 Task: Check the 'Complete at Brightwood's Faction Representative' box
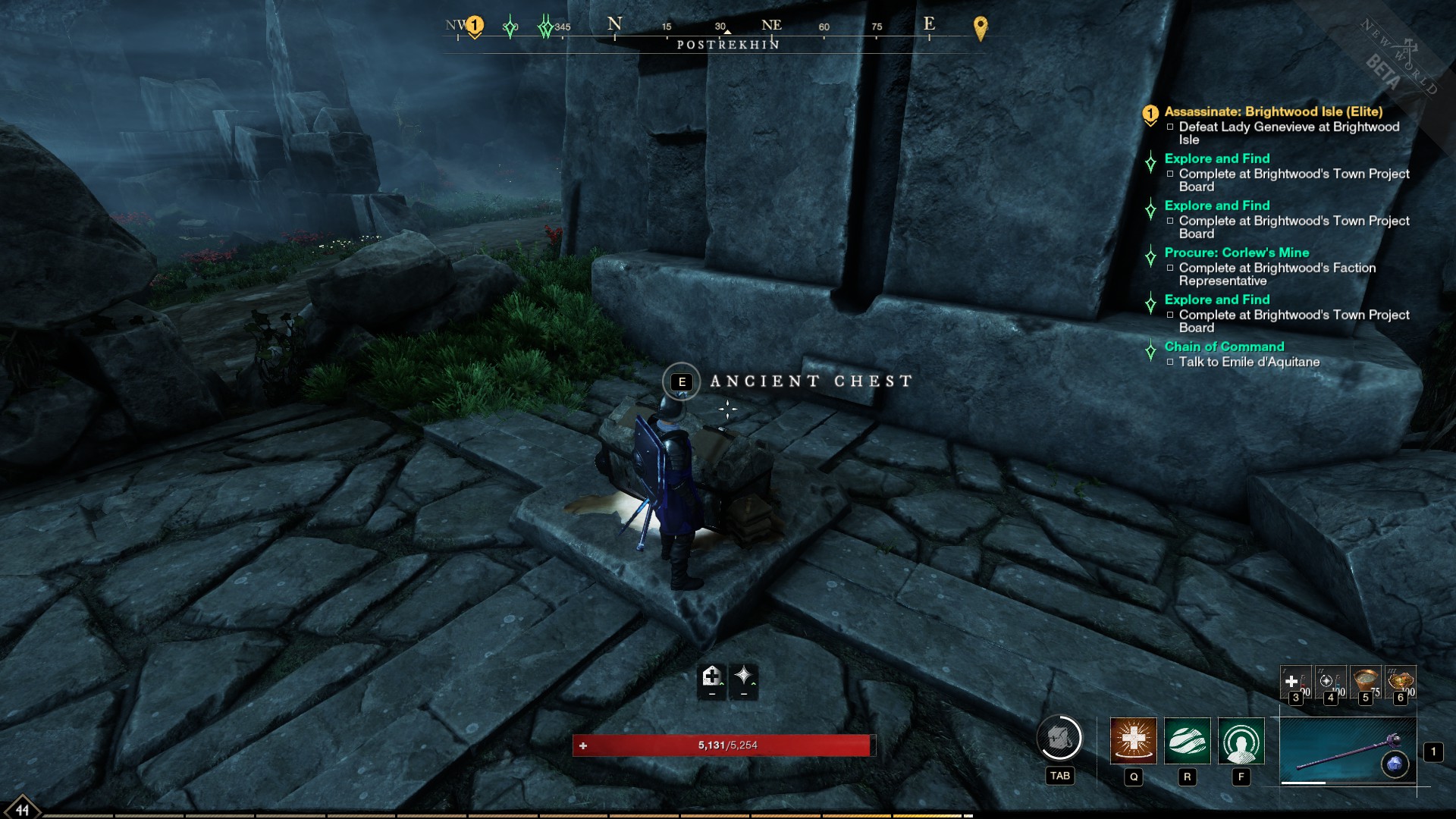coord(1171,268)
